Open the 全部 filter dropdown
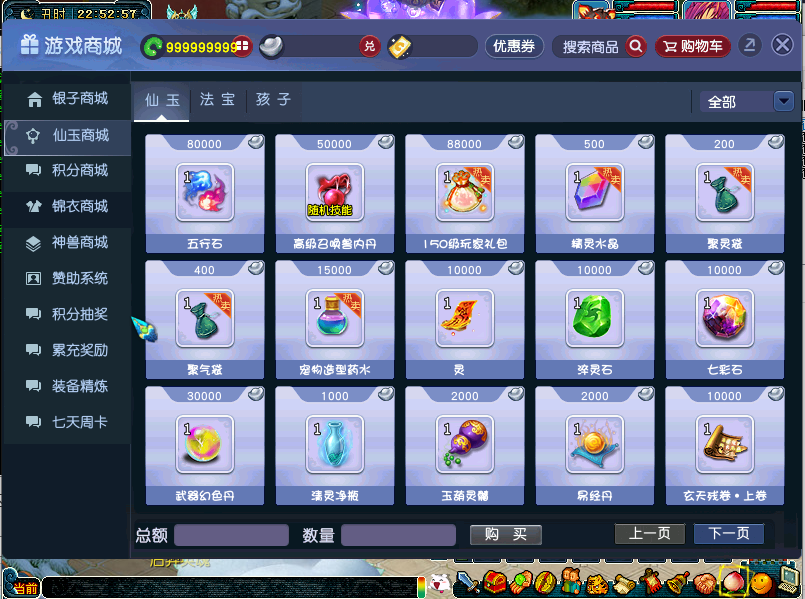Viewport: 805px width, 599px height. 742,102
